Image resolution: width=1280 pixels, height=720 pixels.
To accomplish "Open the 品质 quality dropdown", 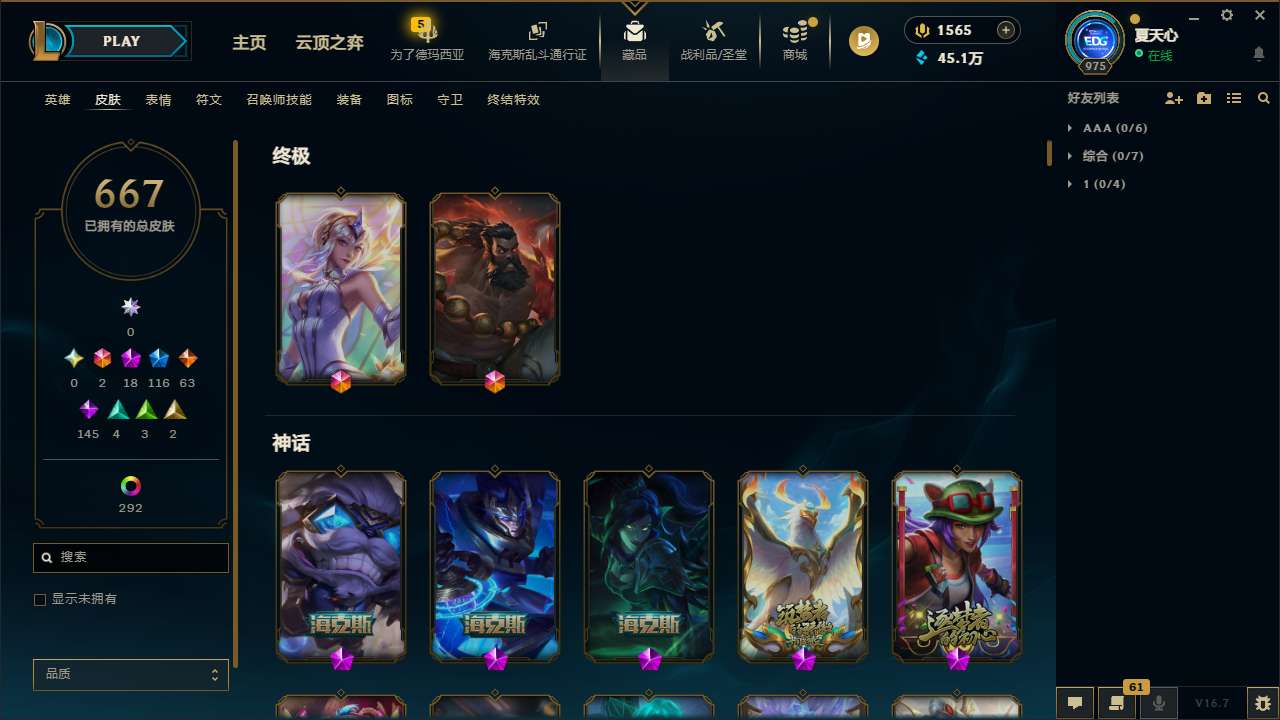I will (130, 674).
